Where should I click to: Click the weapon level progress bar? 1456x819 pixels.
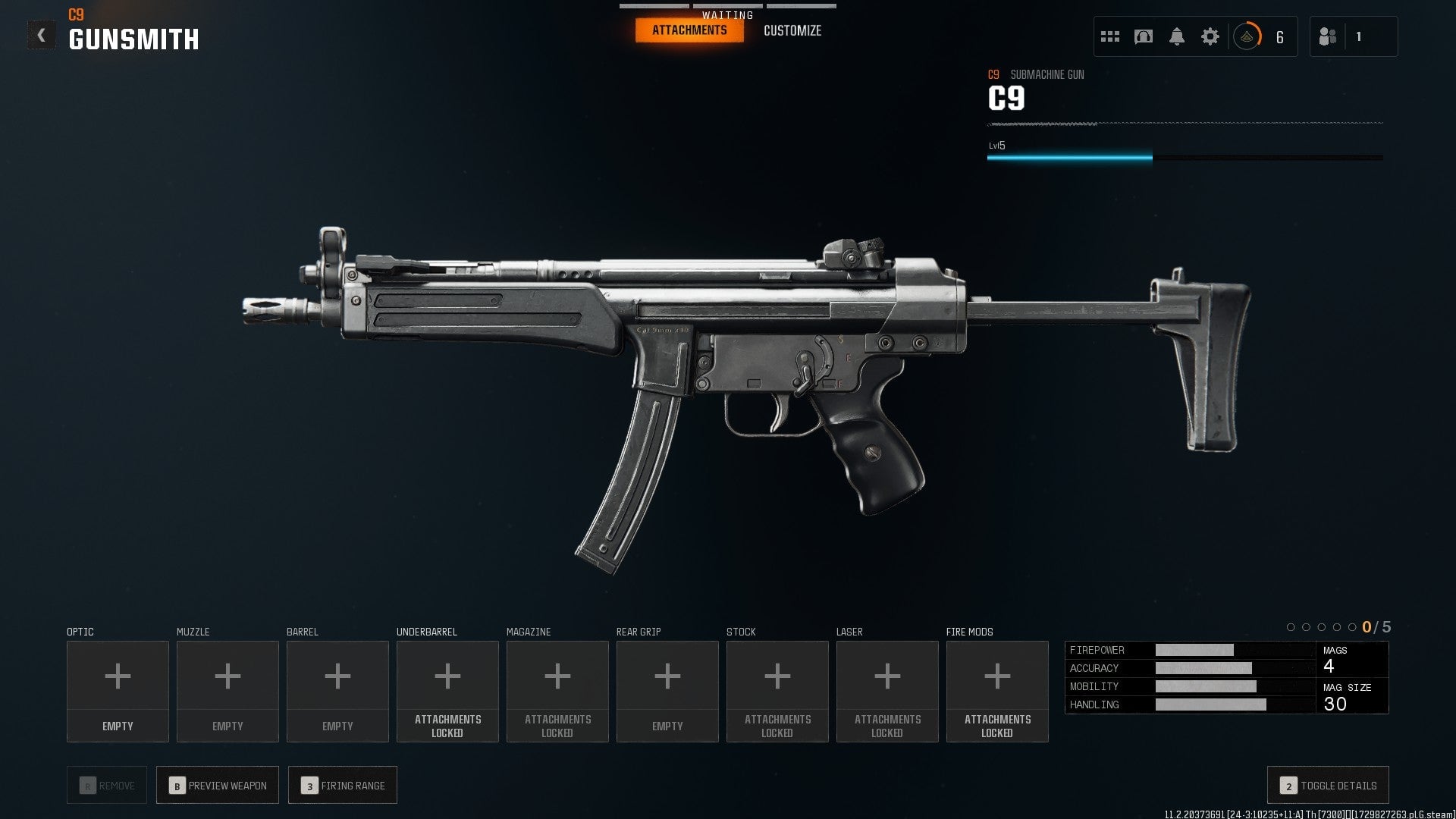[1183, 158]
